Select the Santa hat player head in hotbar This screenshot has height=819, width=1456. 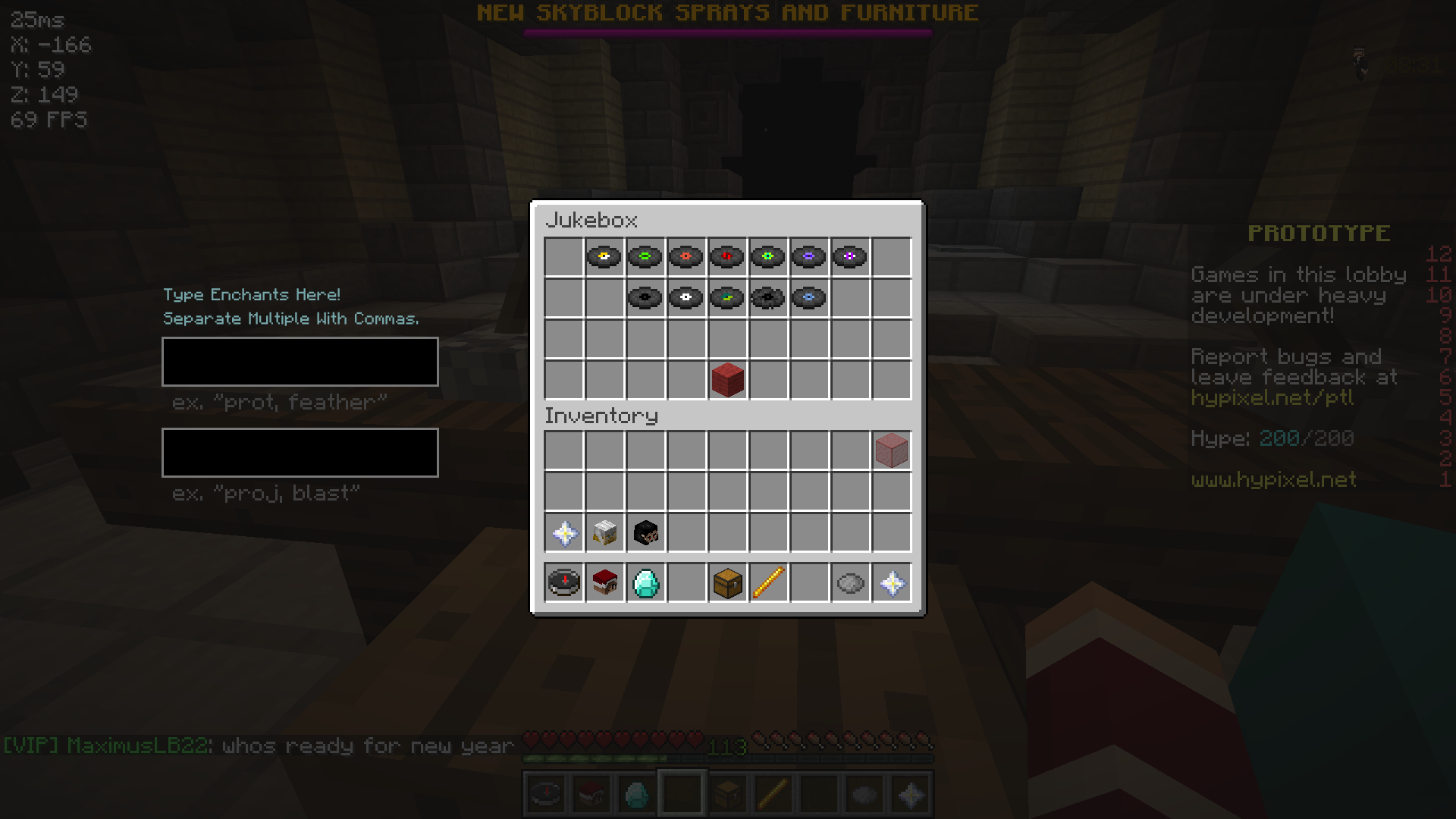604,582
